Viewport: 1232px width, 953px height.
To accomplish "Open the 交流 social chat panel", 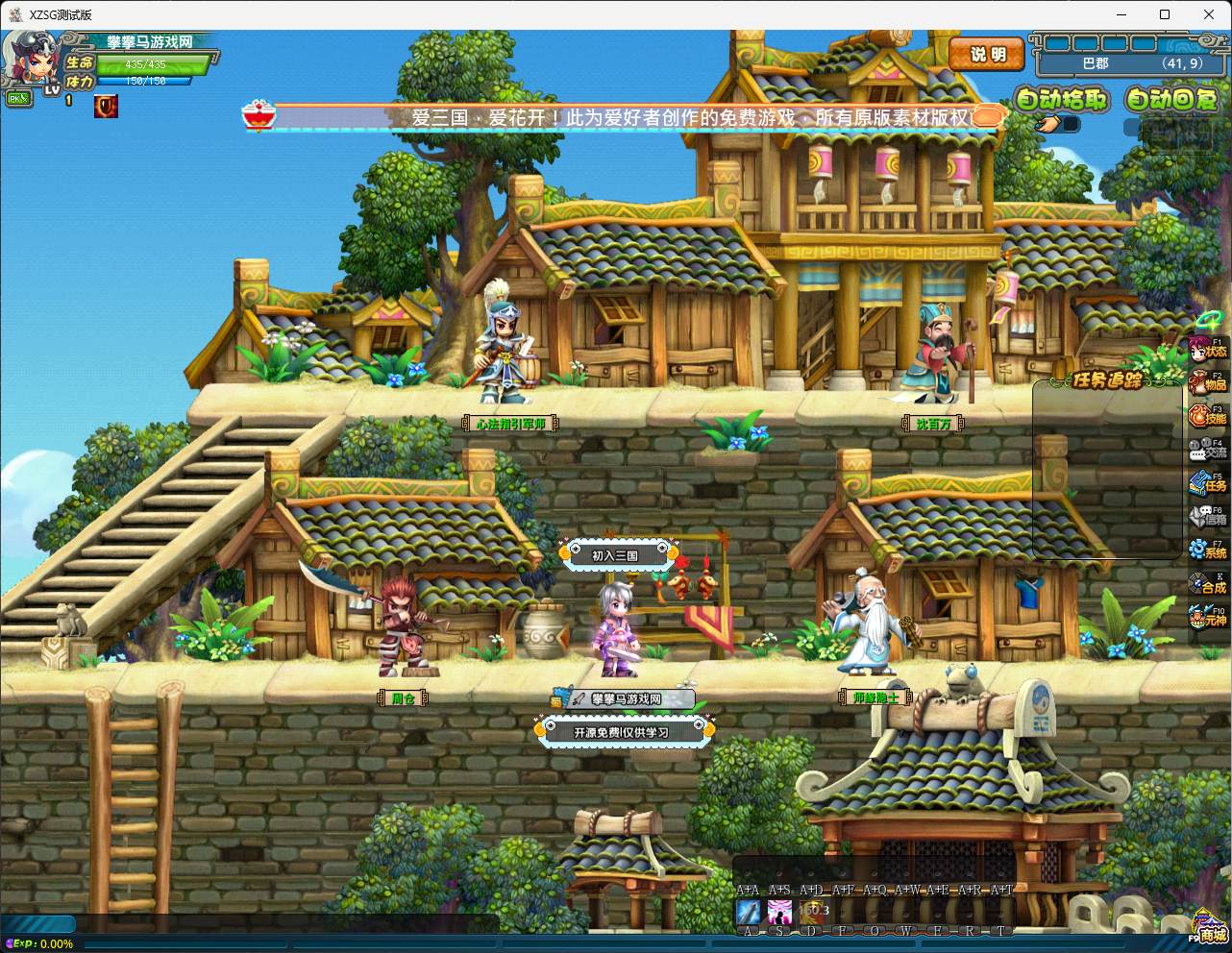I will point(1207,450).
